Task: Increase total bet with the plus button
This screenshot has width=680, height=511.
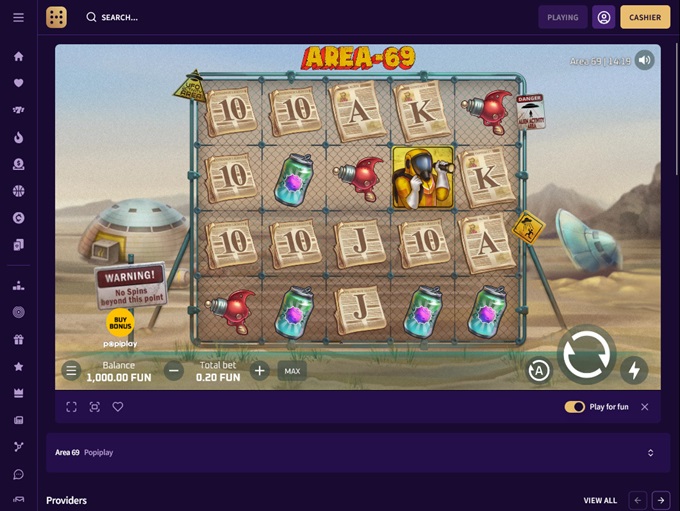Action: (x=260, y=371)
